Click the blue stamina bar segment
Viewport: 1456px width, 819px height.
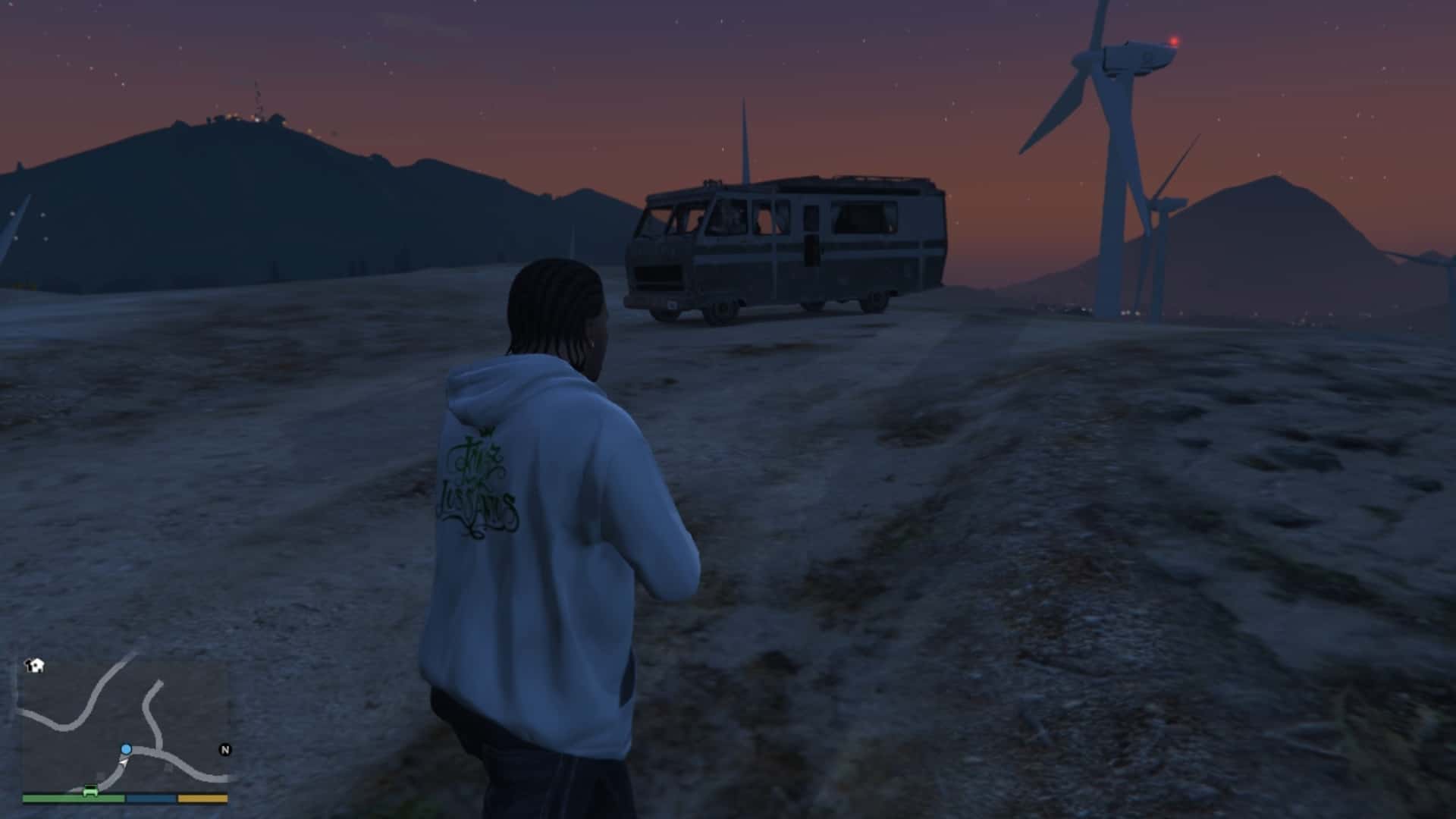click(x=150, y=799)
